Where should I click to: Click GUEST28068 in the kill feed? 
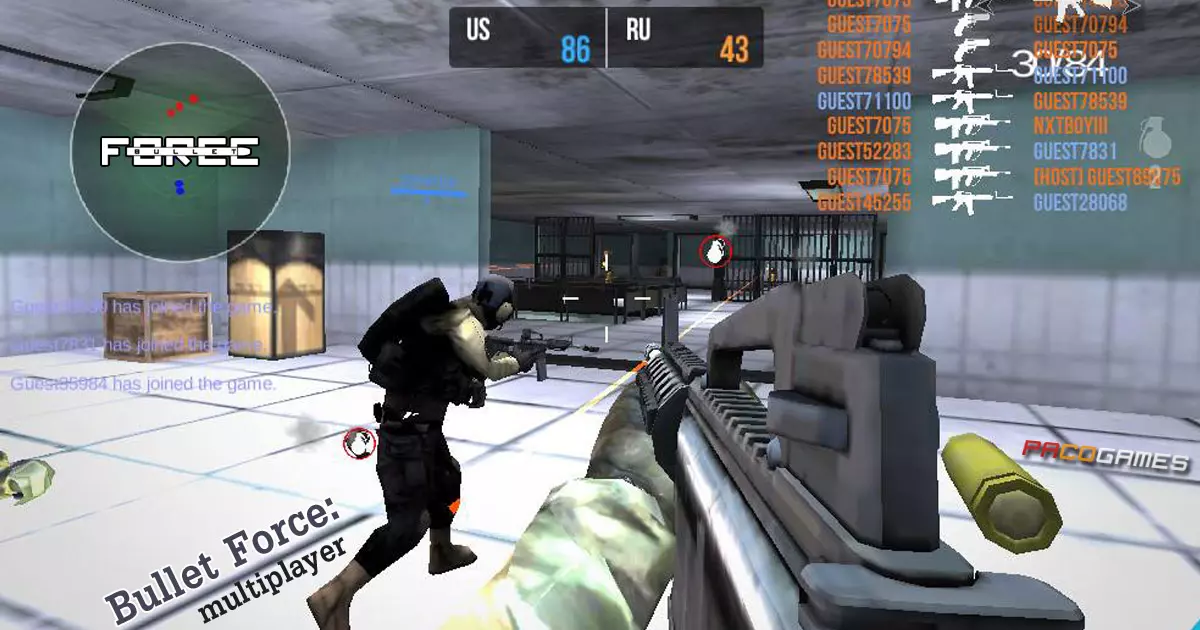pos(1080,203)
